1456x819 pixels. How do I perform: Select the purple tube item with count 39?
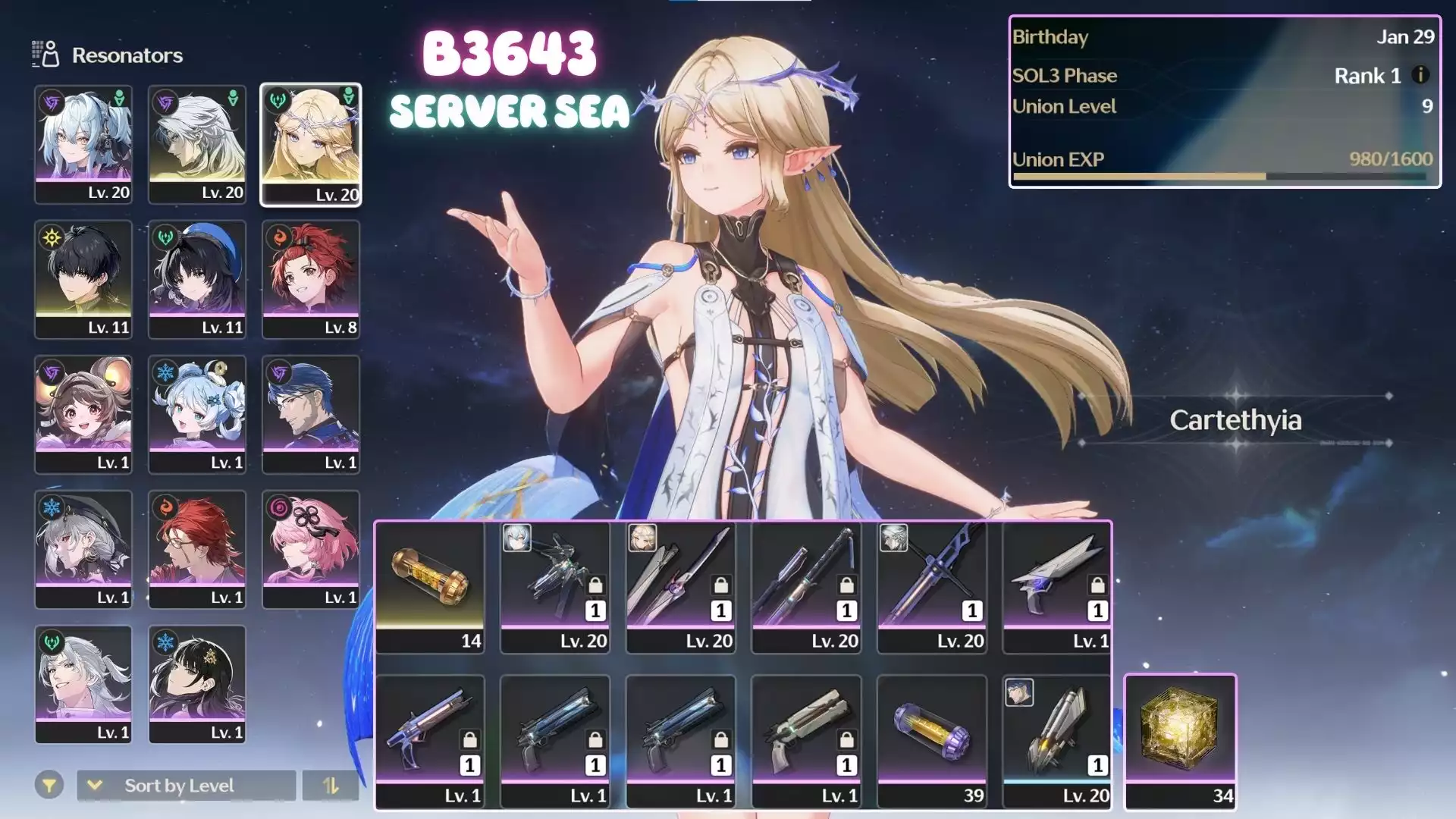(932, 741)
